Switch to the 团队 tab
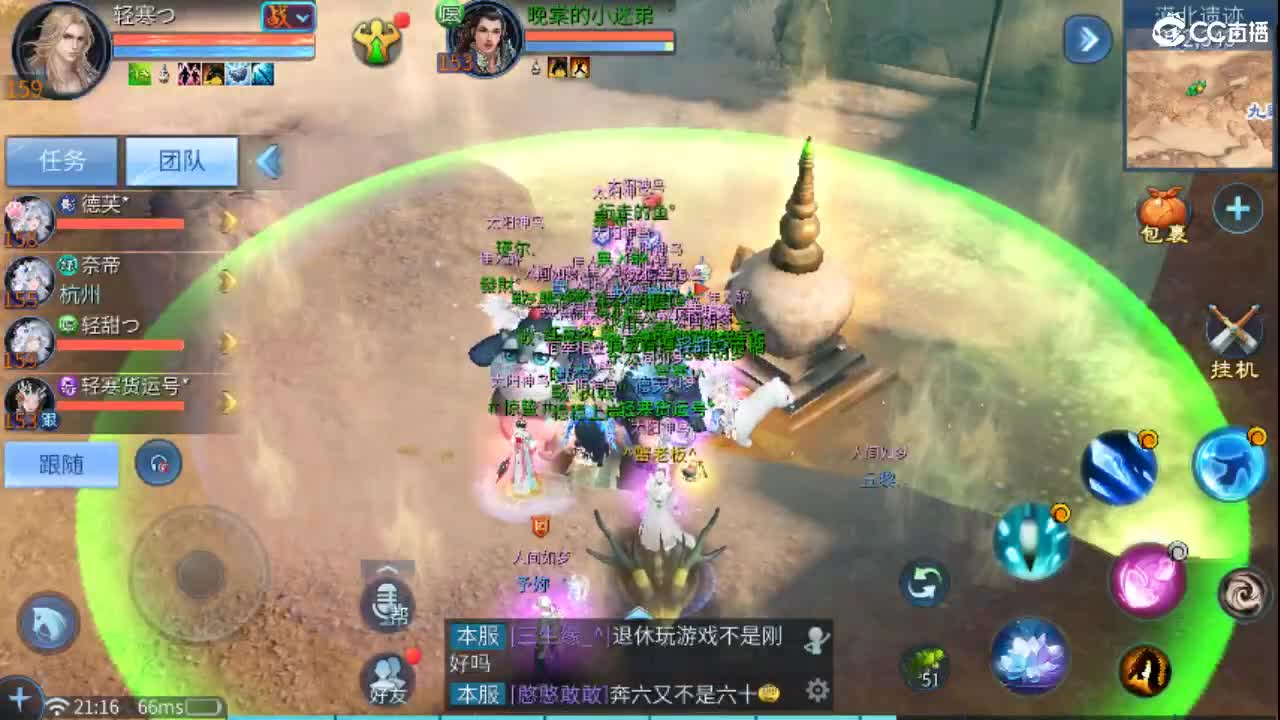 click(181, 160)
